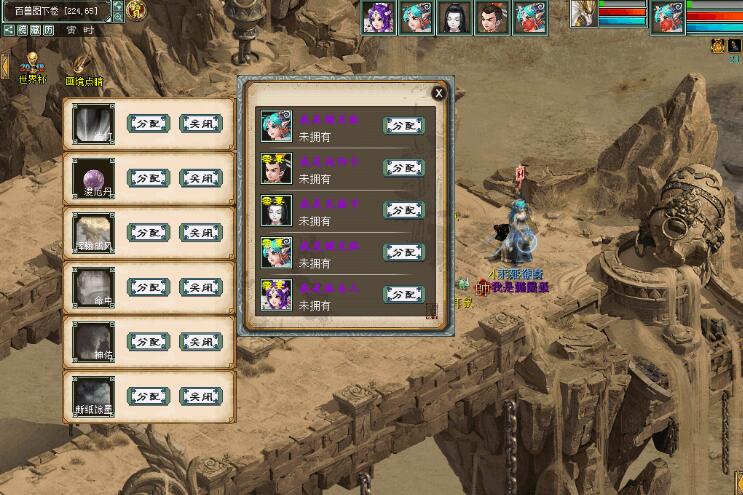Click 分配 beside the black-haired male member

point(403,168)
